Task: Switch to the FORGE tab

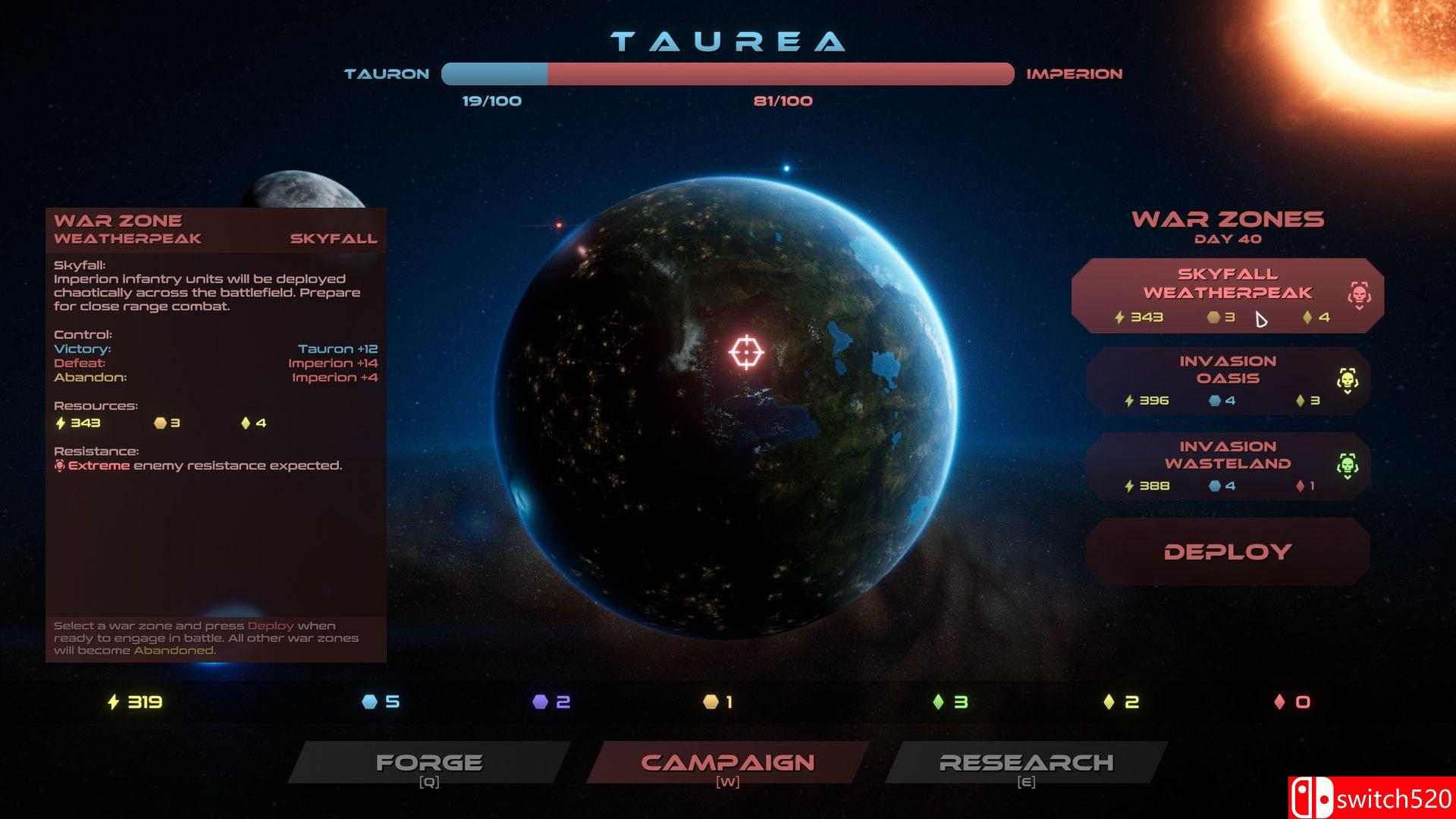Action: (430, 762)
